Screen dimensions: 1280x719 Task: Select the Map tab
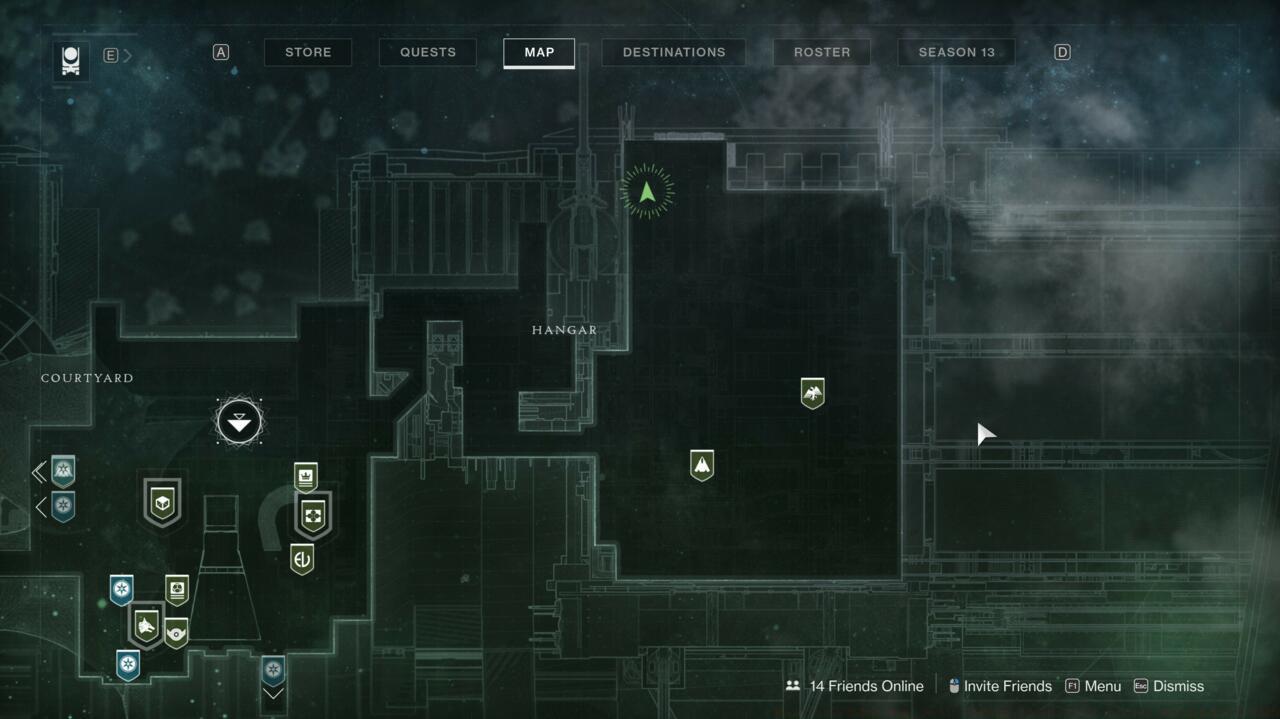(x=539, y=52)
